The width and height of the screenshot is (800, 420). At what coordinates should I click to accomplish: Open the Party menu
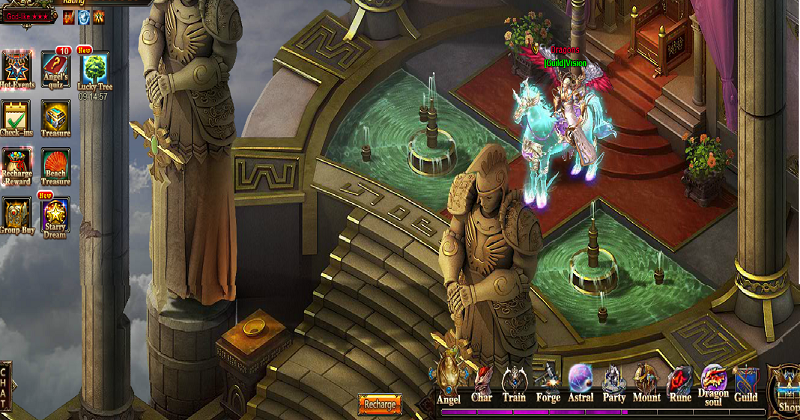pyautogui.click(x=614, y=381)
